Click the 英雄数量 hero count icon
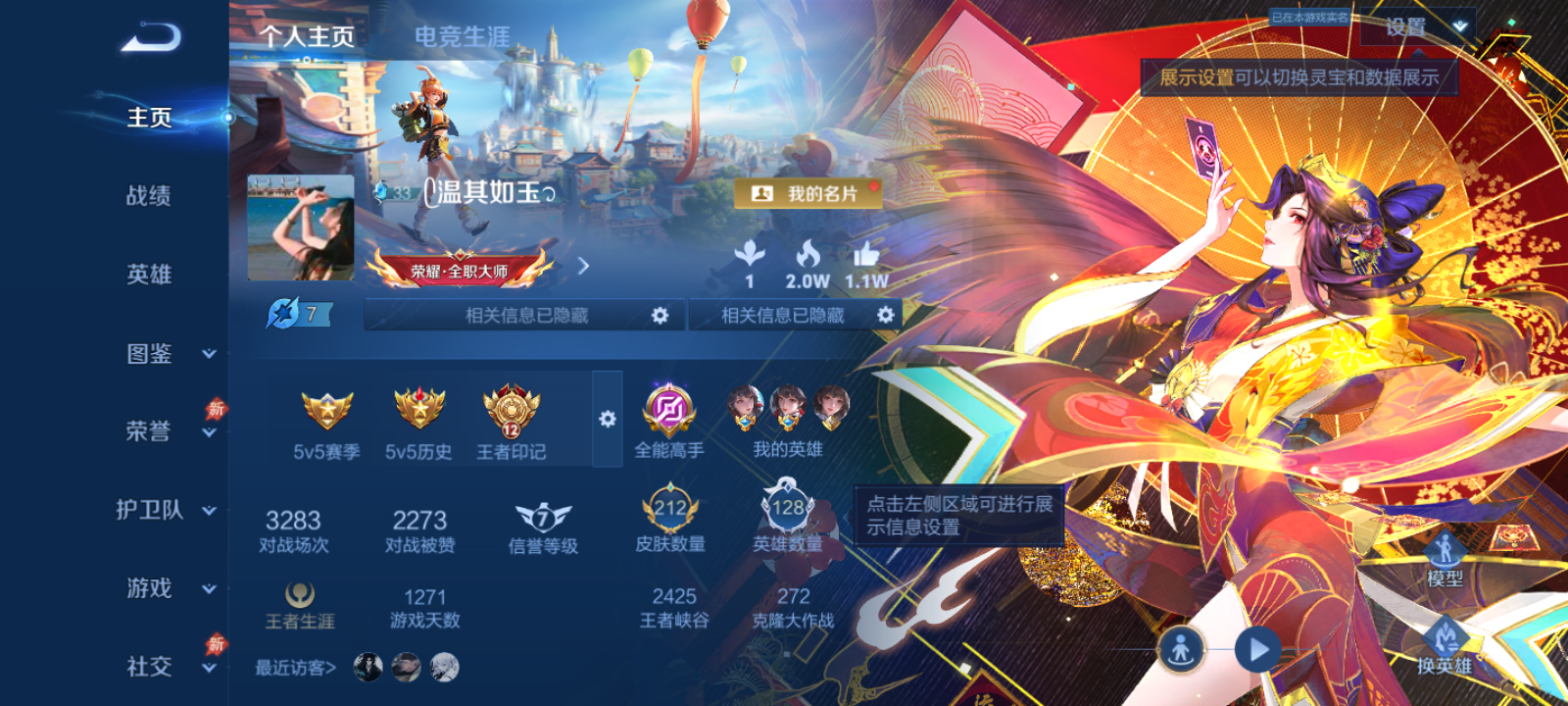Image resolution: width=1568 pixels, height=706 pixels. (784, 506)
